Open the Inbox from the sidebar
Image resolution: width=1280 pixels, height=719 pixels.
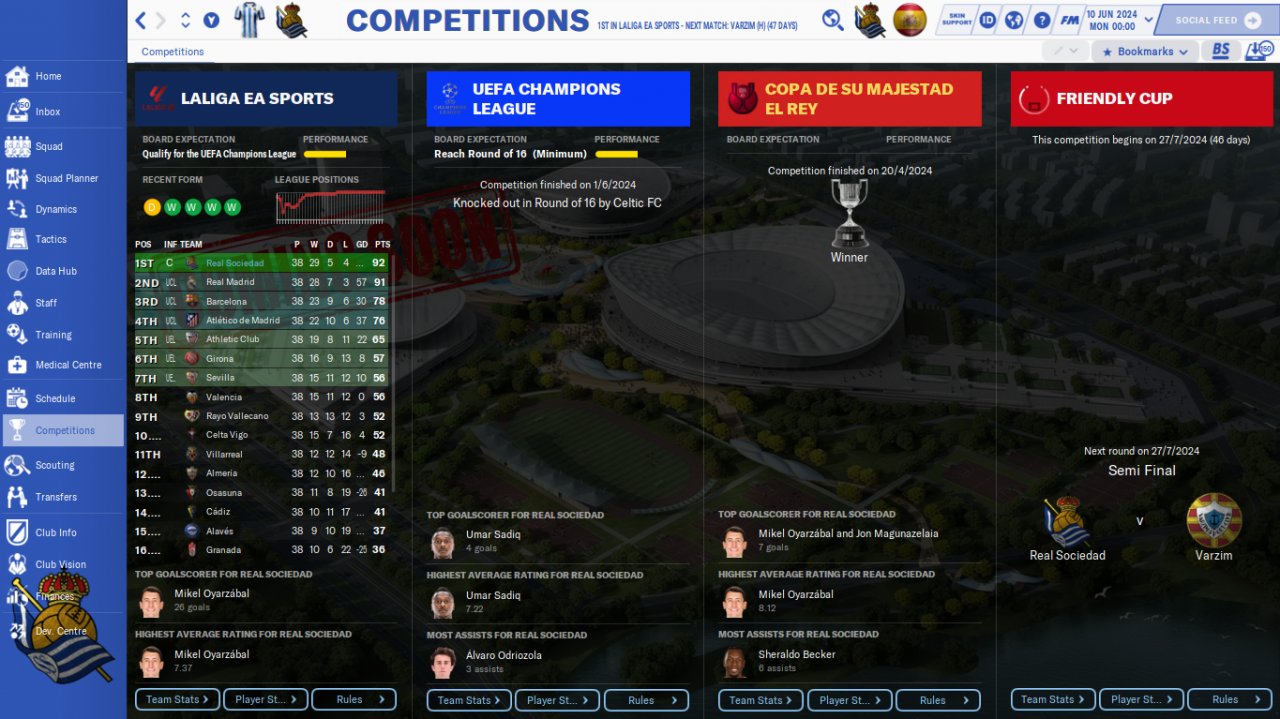(47, 112)
